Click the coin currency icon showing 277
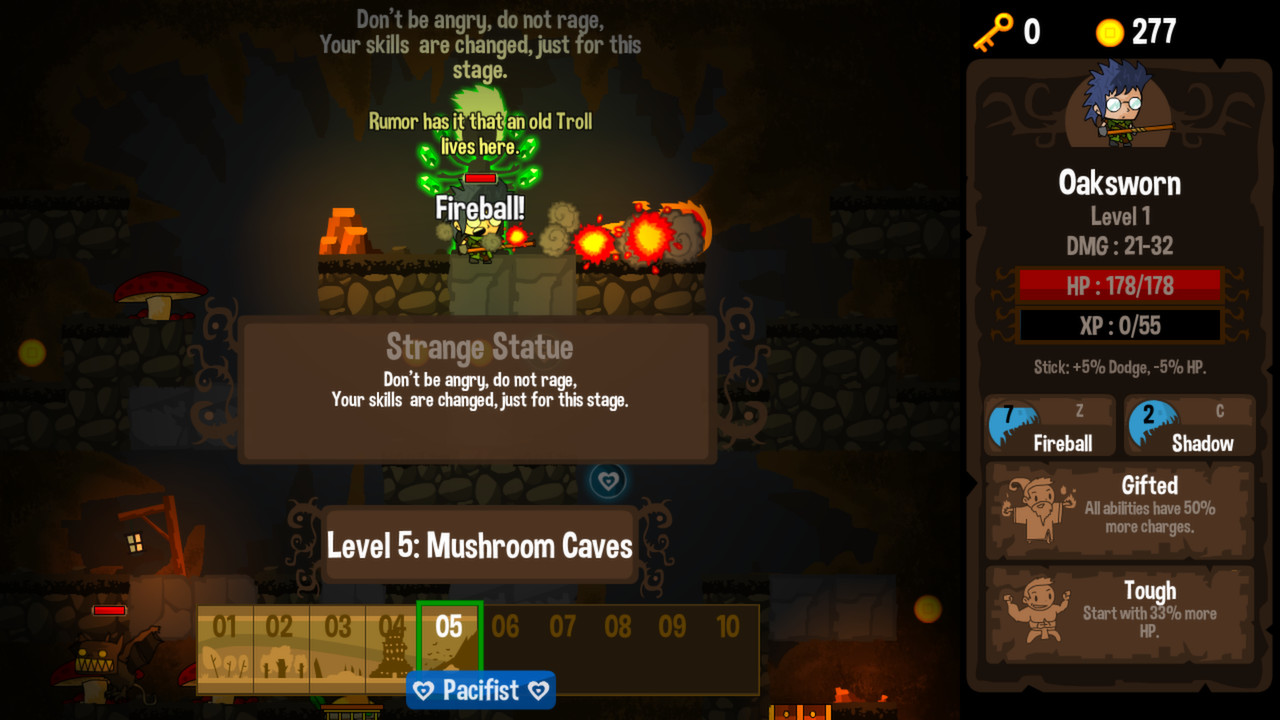This screenshot has width=1280, height=720. click(1107, 30)
